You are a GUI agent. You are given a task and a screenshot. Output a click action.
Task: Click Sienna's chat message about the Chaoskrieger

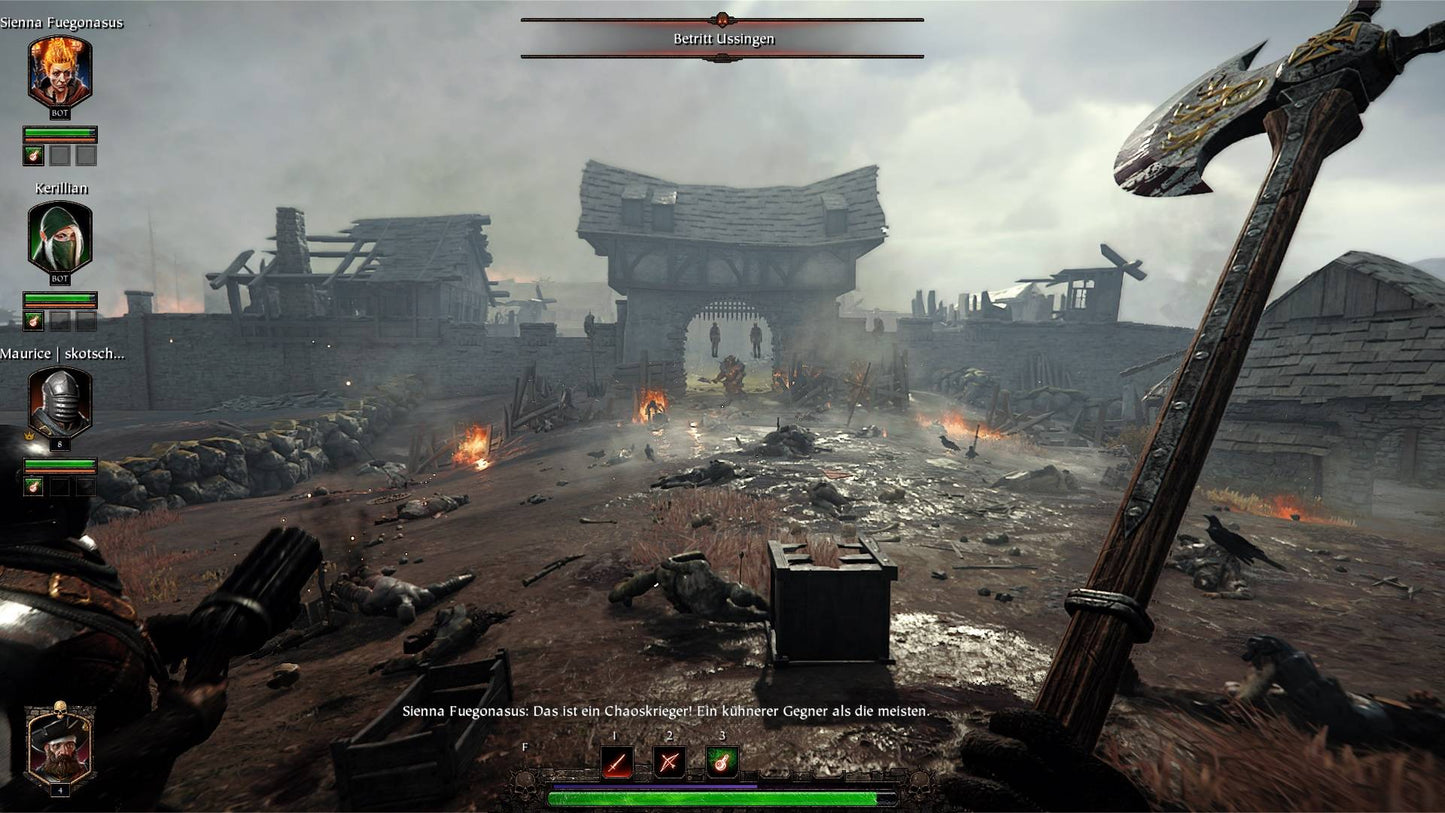(x=662, y=713)
